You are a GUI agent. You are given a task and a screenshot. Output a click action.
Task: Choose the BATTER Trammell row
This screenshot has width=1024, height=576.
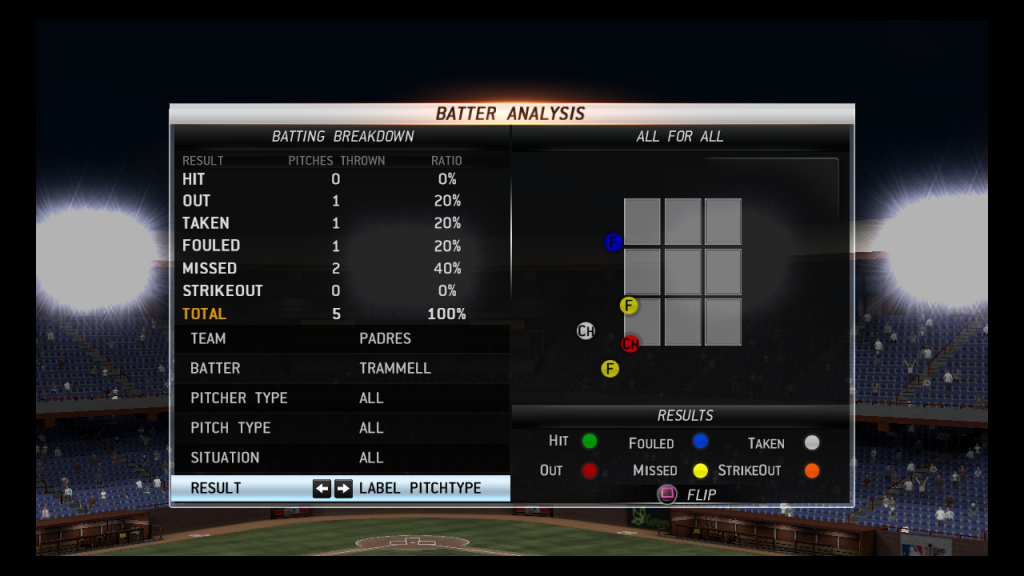pyautogui.click(x=340, y=368)
